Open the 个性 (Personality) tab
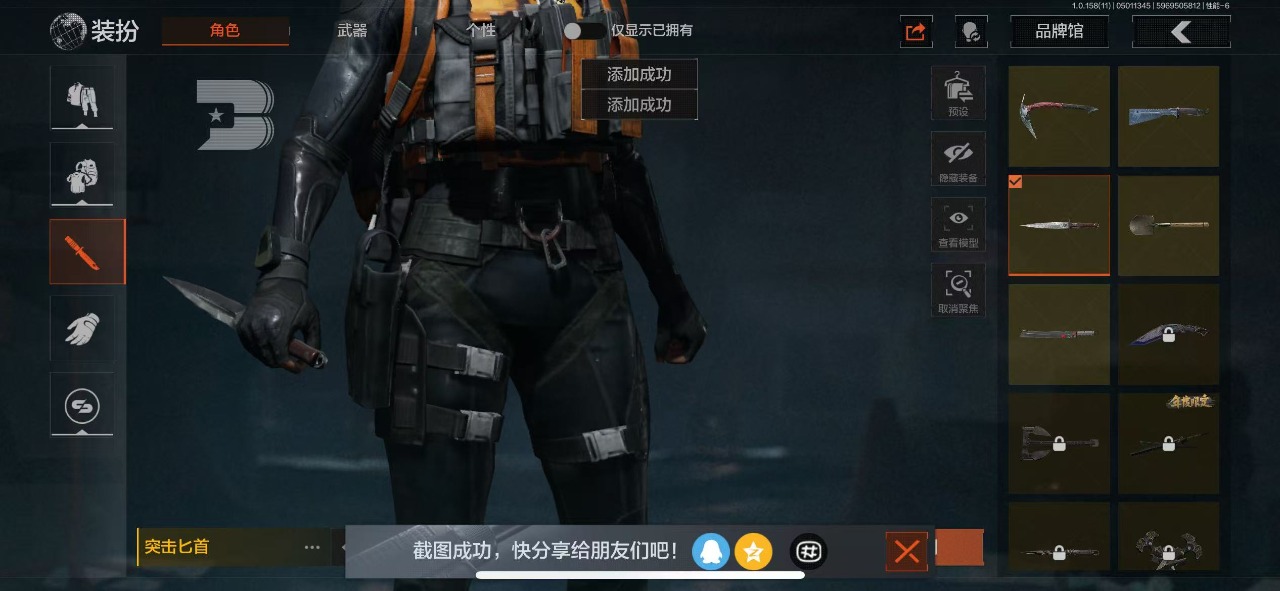This screenshot has width=1280, height=591. [x=480, y=30]
